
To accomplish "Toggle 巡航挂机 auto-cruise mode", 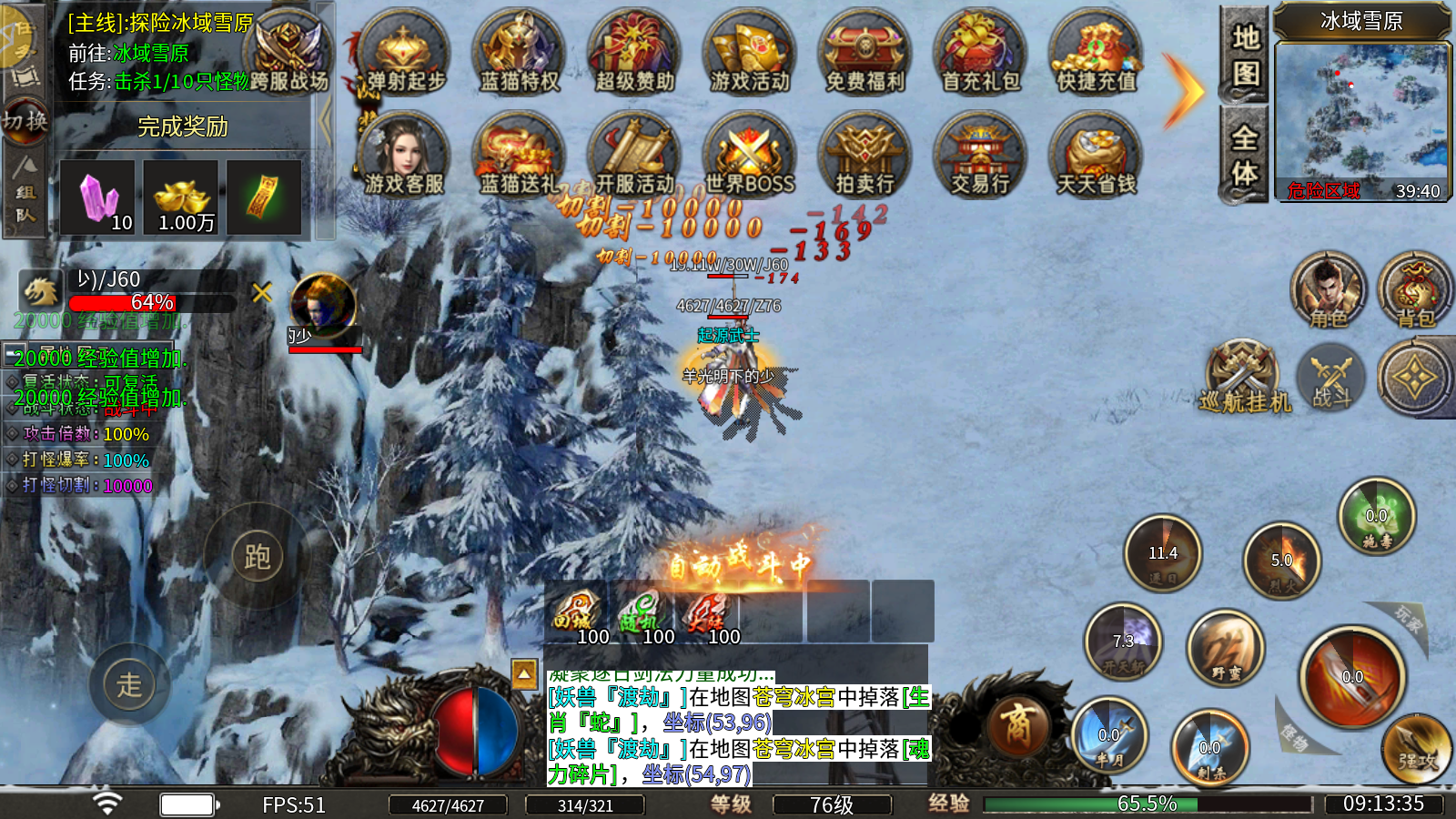I will [x=1244, y=378].
